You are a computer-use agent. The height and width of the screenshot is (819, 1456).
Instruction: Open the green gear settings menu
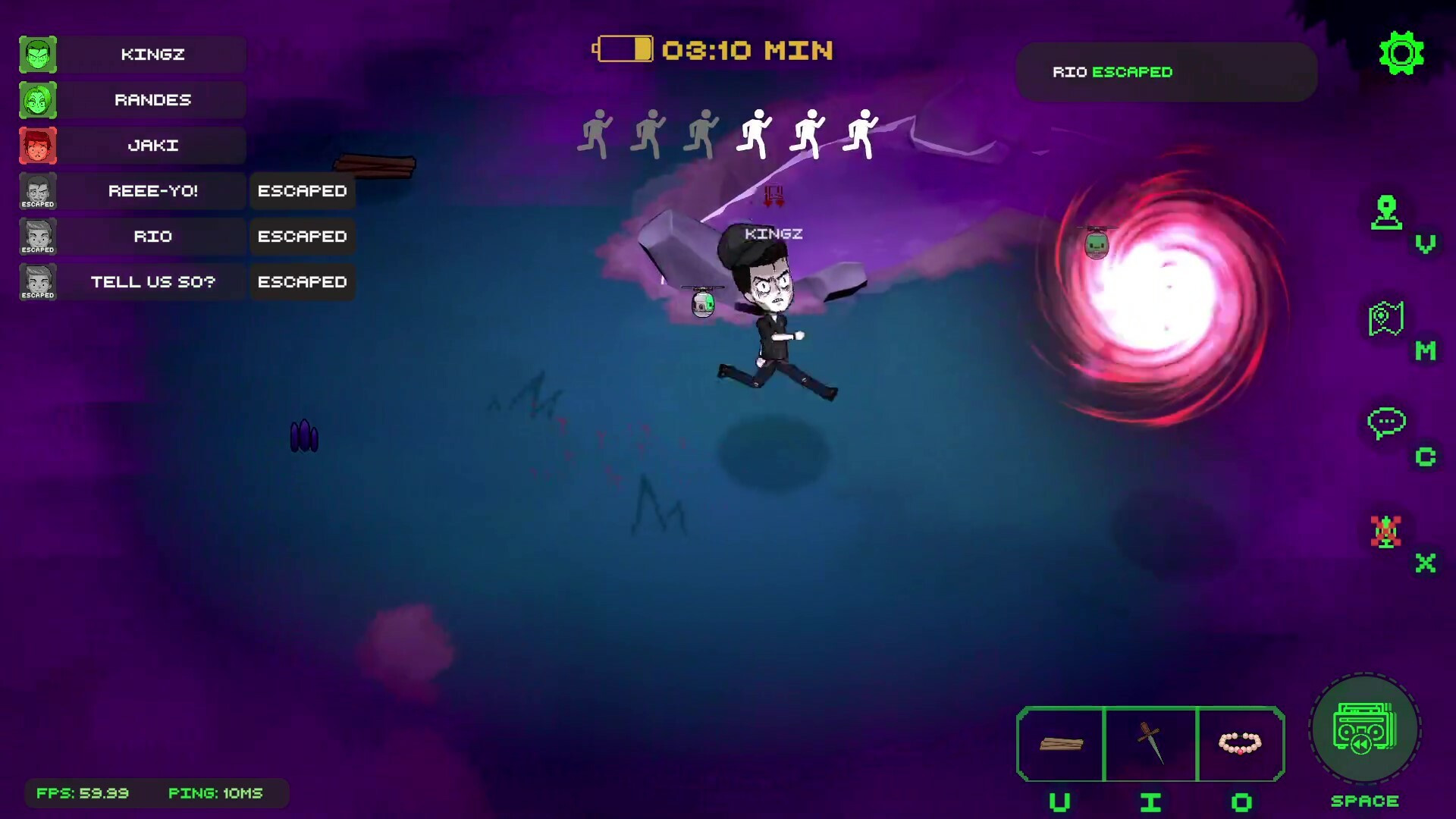[x=1401, y=53]
